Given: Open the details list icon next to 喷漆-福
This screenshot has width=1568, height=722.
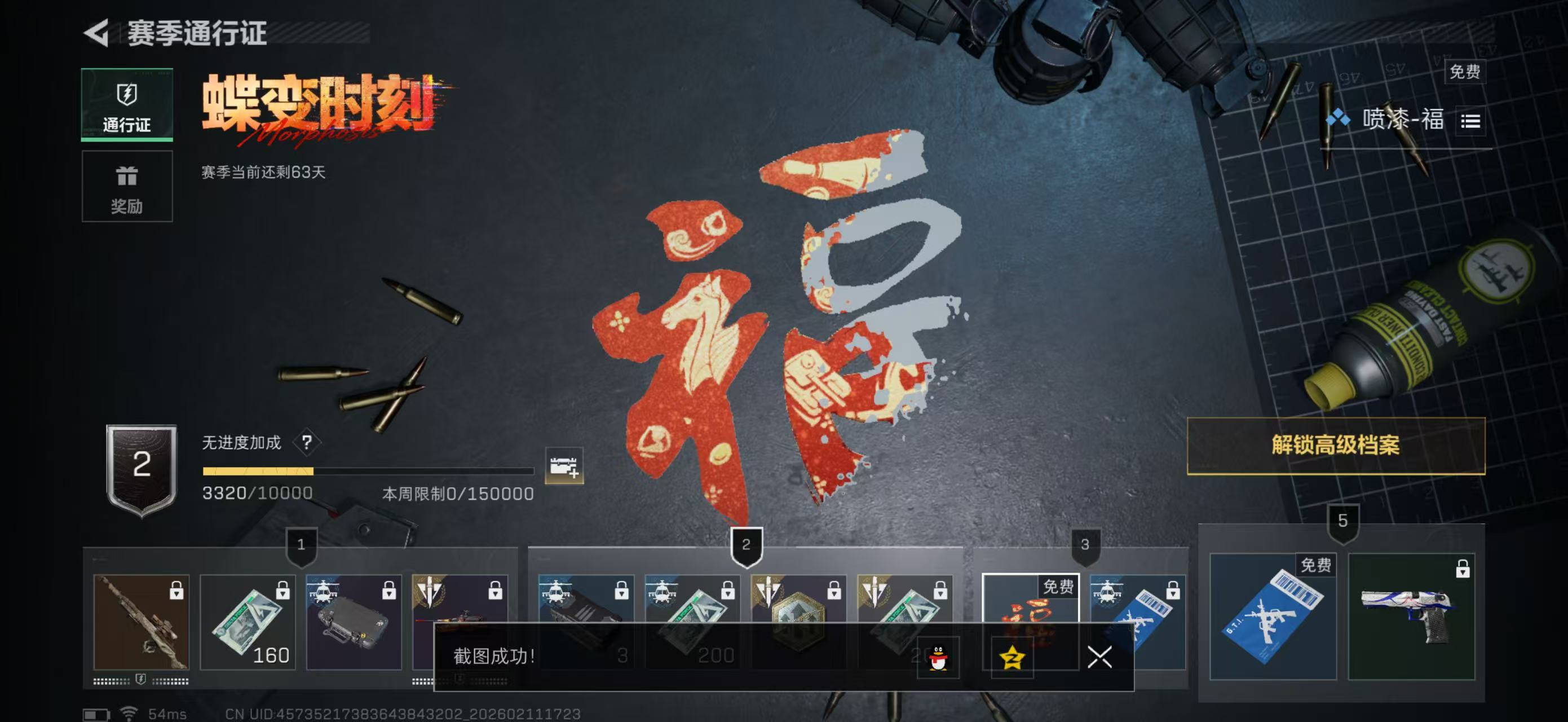Looking at the screenshot, I should (1472, 121).
